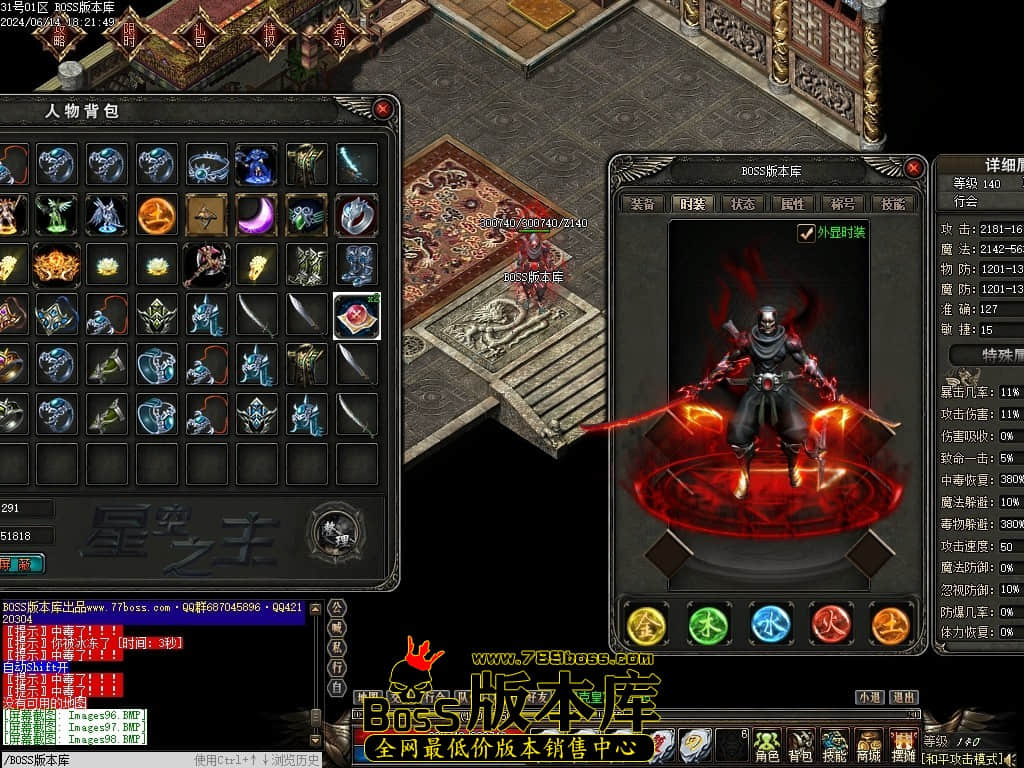
Task: Switch to the 称号 title tab
Action: (843, 204)
